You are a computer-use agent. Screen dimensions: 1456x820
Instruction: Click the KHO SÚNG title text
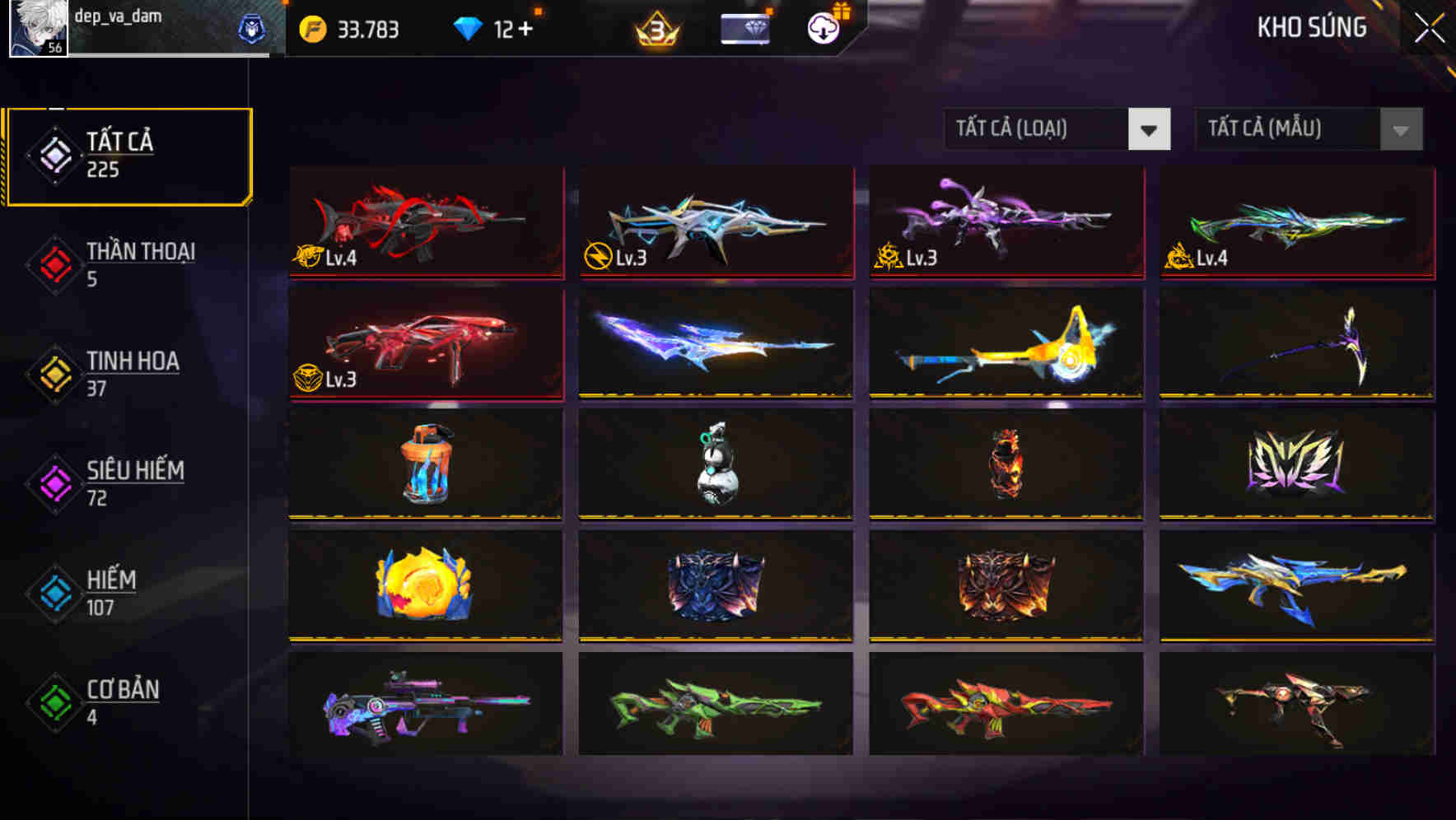point(1312,27)
